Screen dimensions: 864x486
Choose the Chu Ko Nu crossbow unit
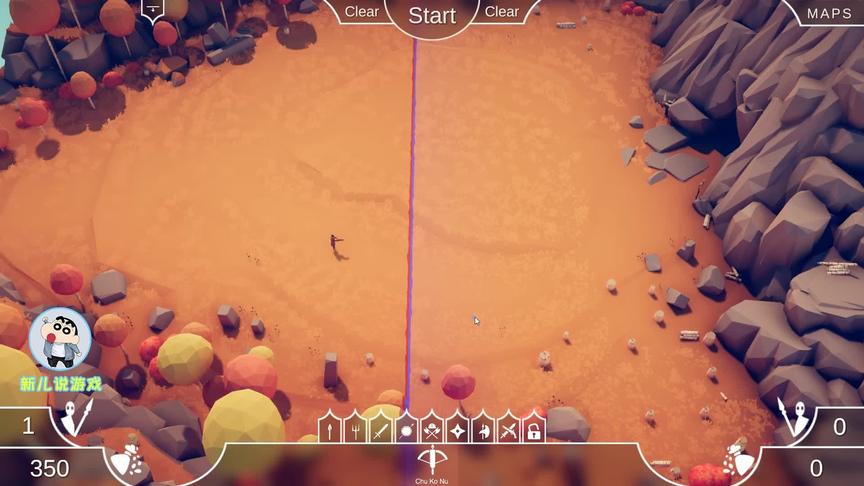[x=432, y=461]
